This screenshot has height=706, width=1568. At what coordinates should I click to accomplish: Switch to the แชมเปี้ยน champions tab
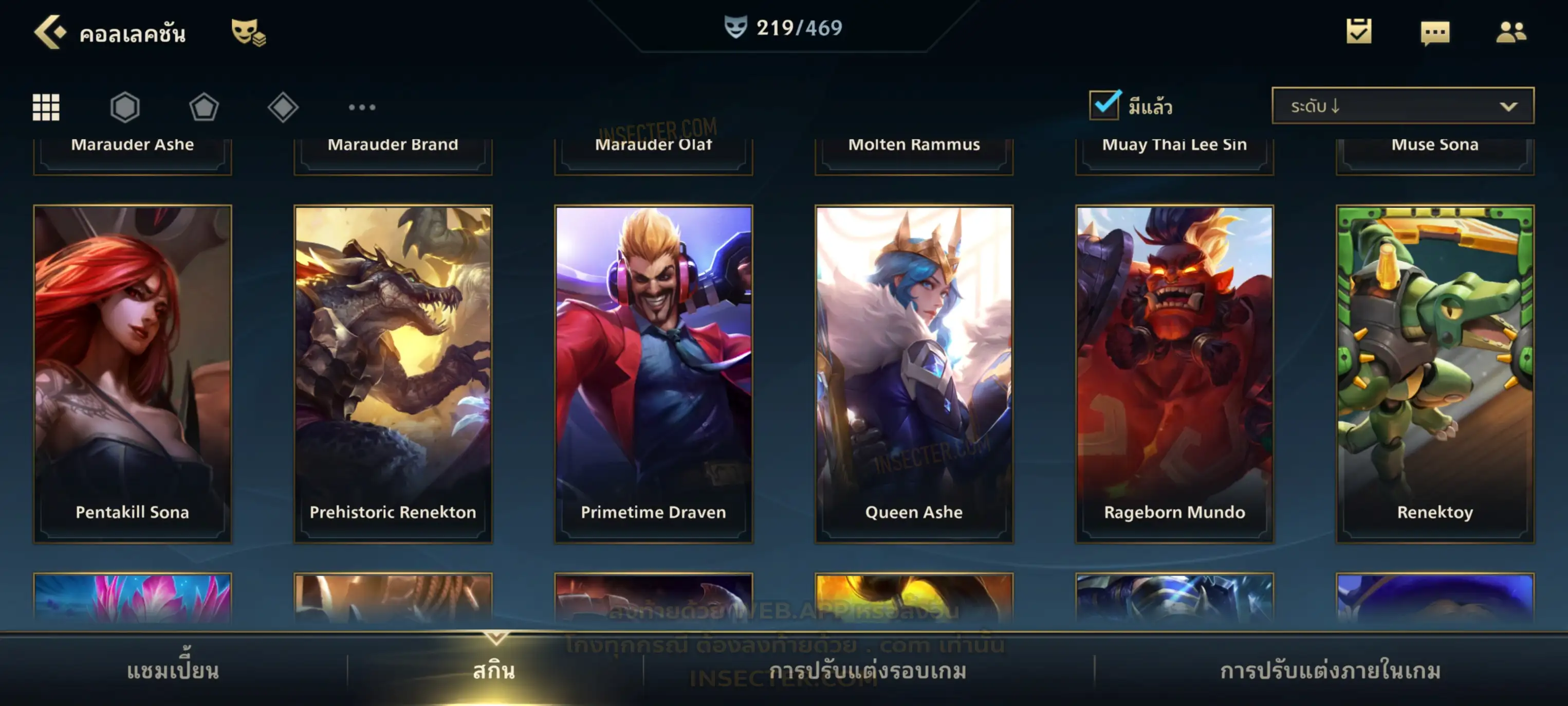click(173, 671)
